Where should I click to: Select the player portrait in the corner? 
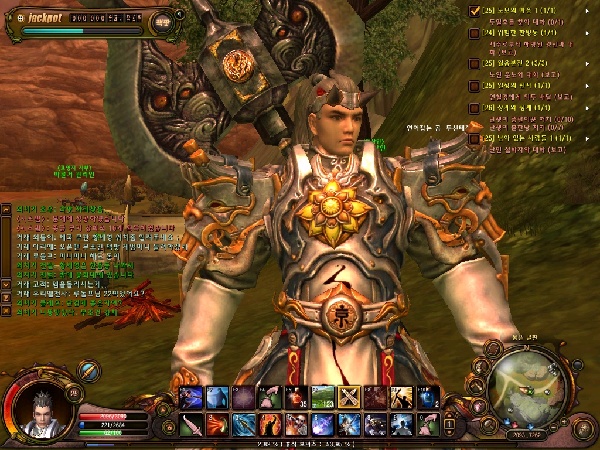point(40,409)
